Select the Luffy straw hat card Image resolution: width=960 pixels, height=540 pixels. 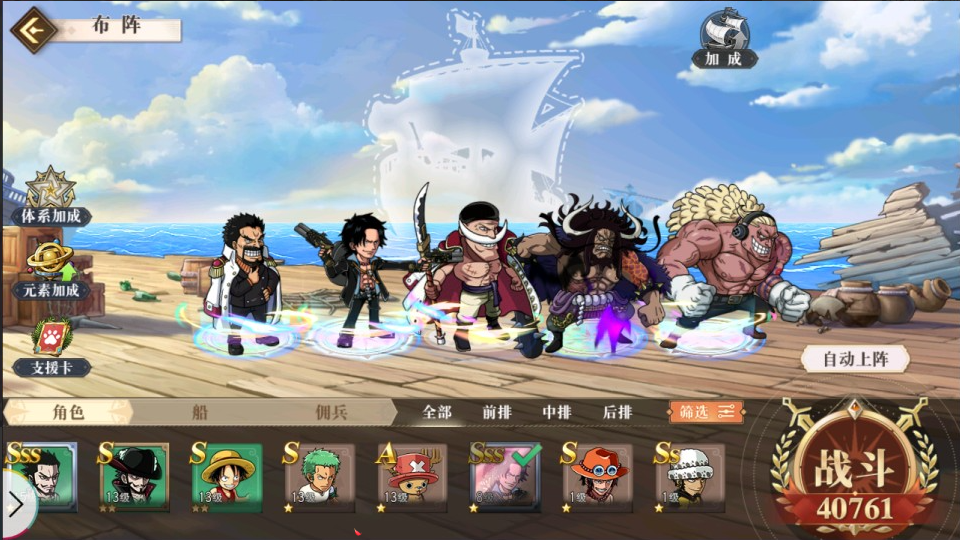coord(228,478)
